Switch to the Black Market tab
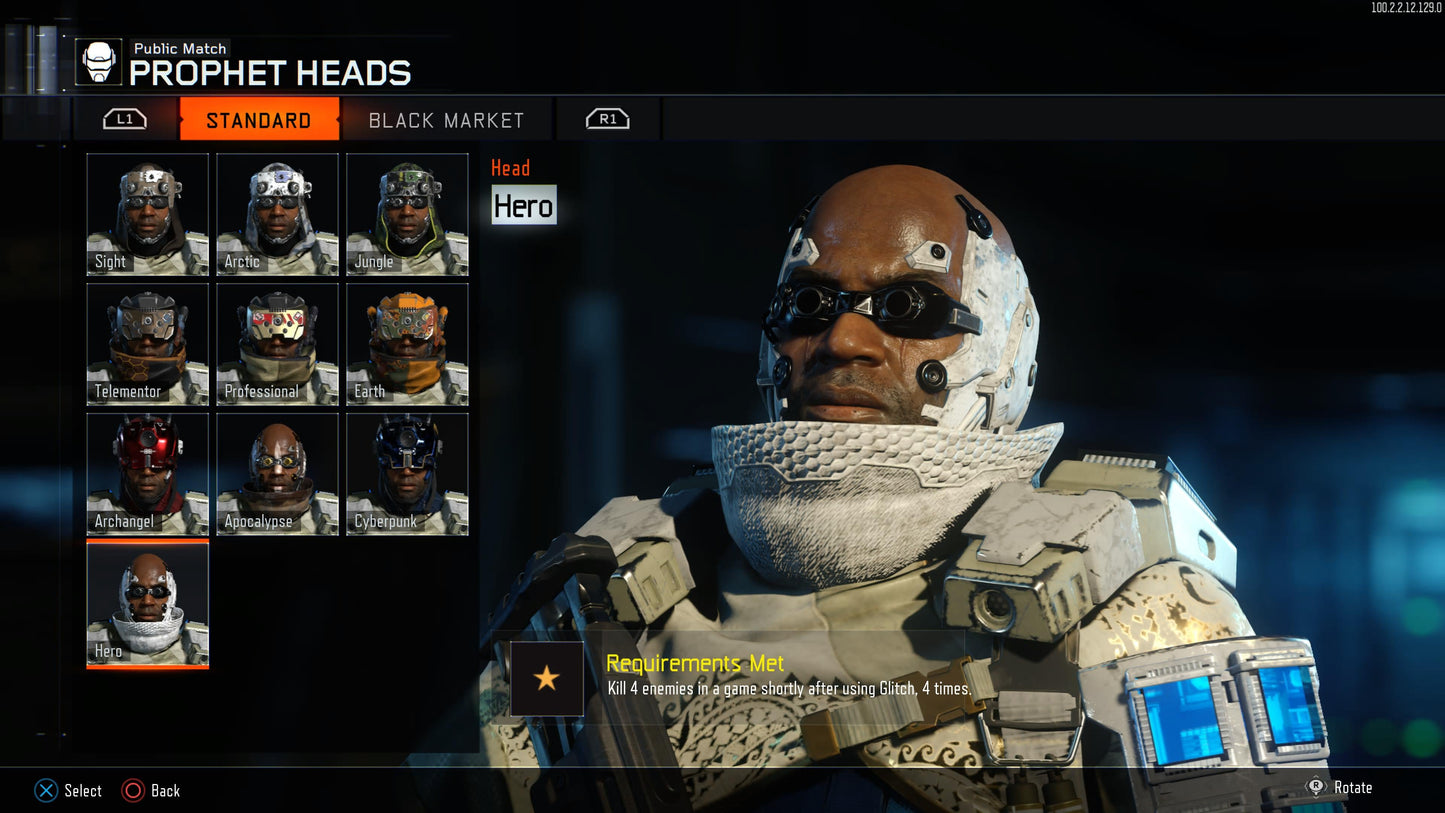 click(x=446, y=120)
